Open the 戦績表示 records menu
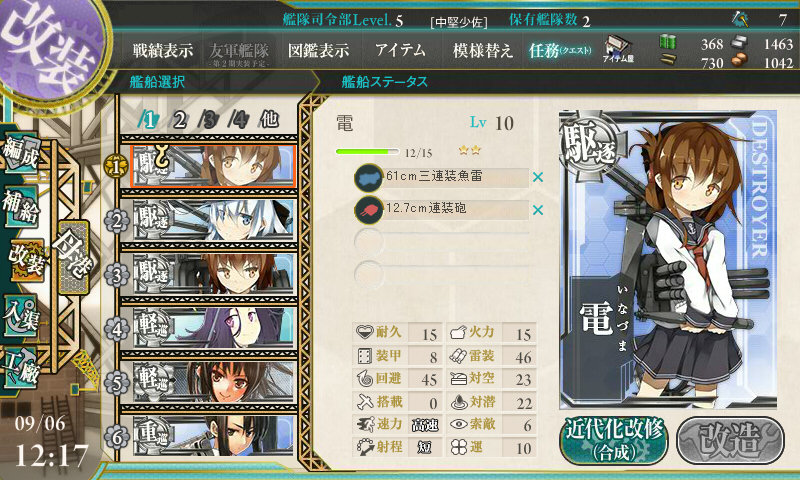This screenshot has width=800, height=480. (x=164, y=50)
